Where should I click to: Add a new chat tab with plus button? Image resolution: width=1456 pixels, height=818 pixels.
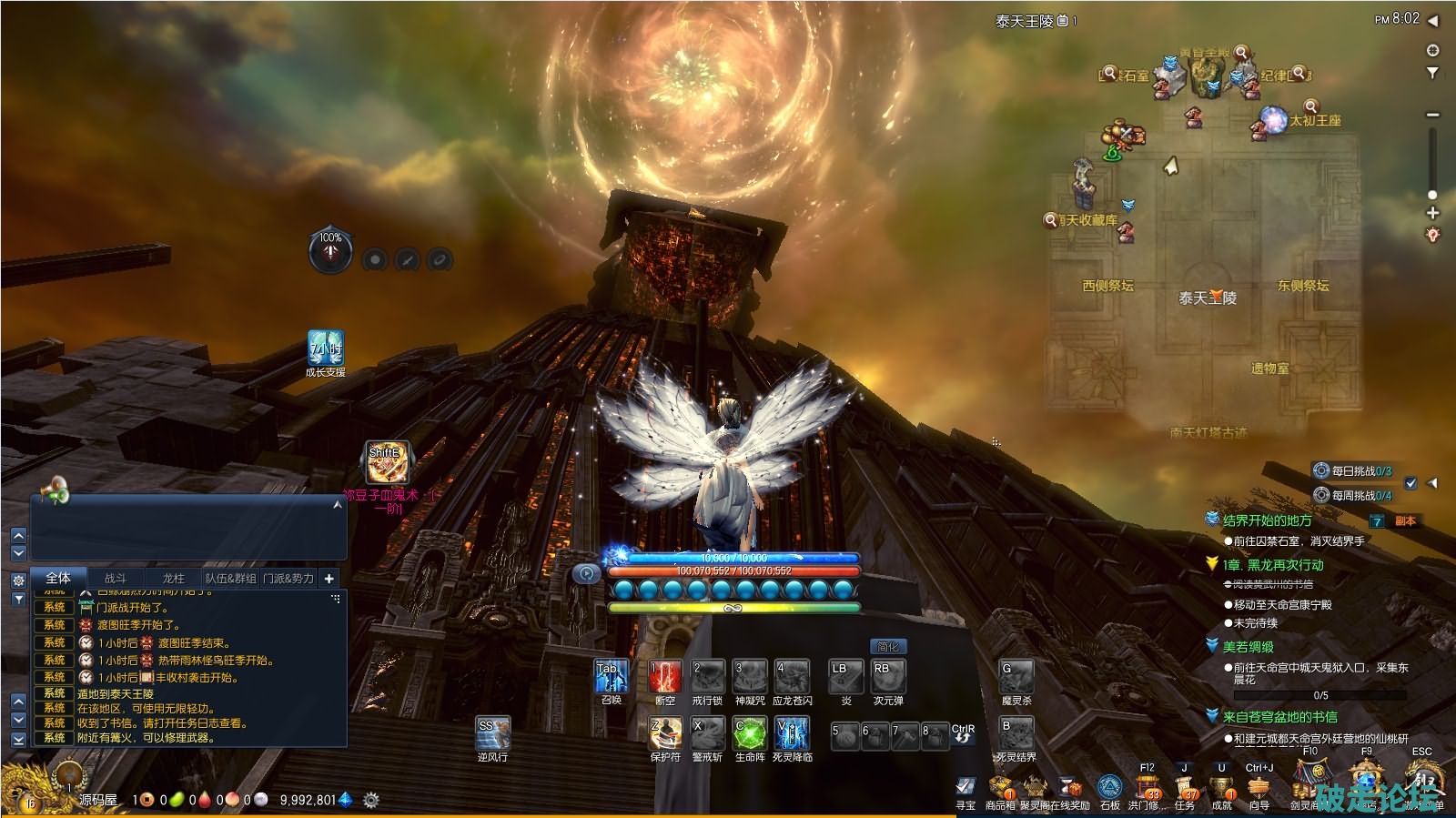[329, 578]
